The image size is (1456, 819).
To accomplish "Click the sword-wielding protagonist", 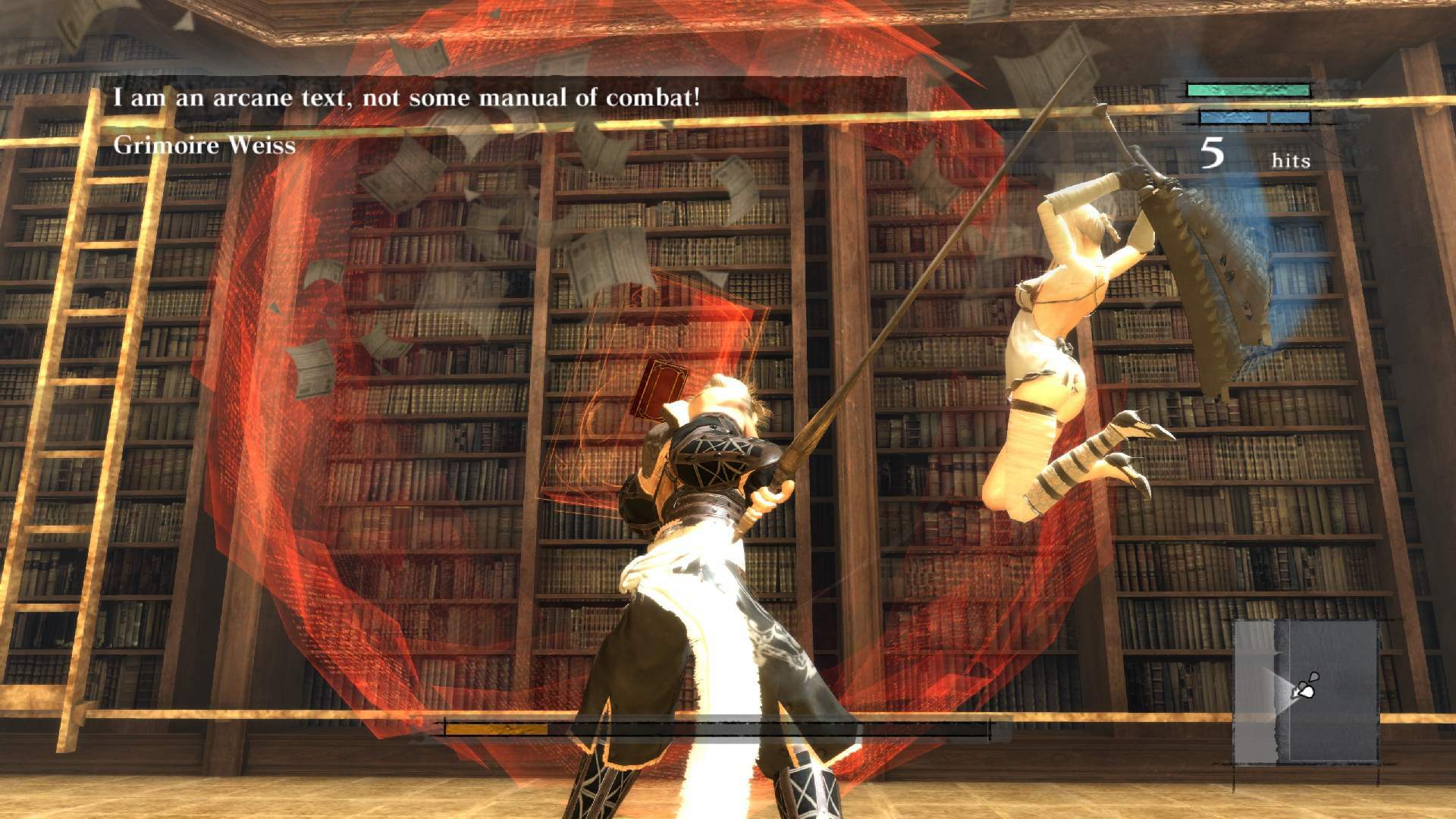I will pyautogui.click(x=705, y=493).
